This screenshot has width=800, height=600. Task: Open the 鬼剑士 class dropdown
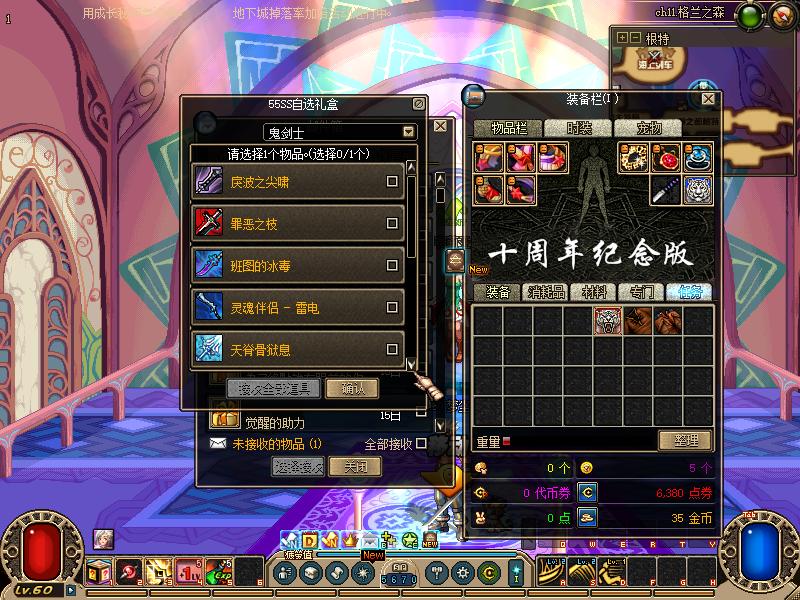click(408, 132)
